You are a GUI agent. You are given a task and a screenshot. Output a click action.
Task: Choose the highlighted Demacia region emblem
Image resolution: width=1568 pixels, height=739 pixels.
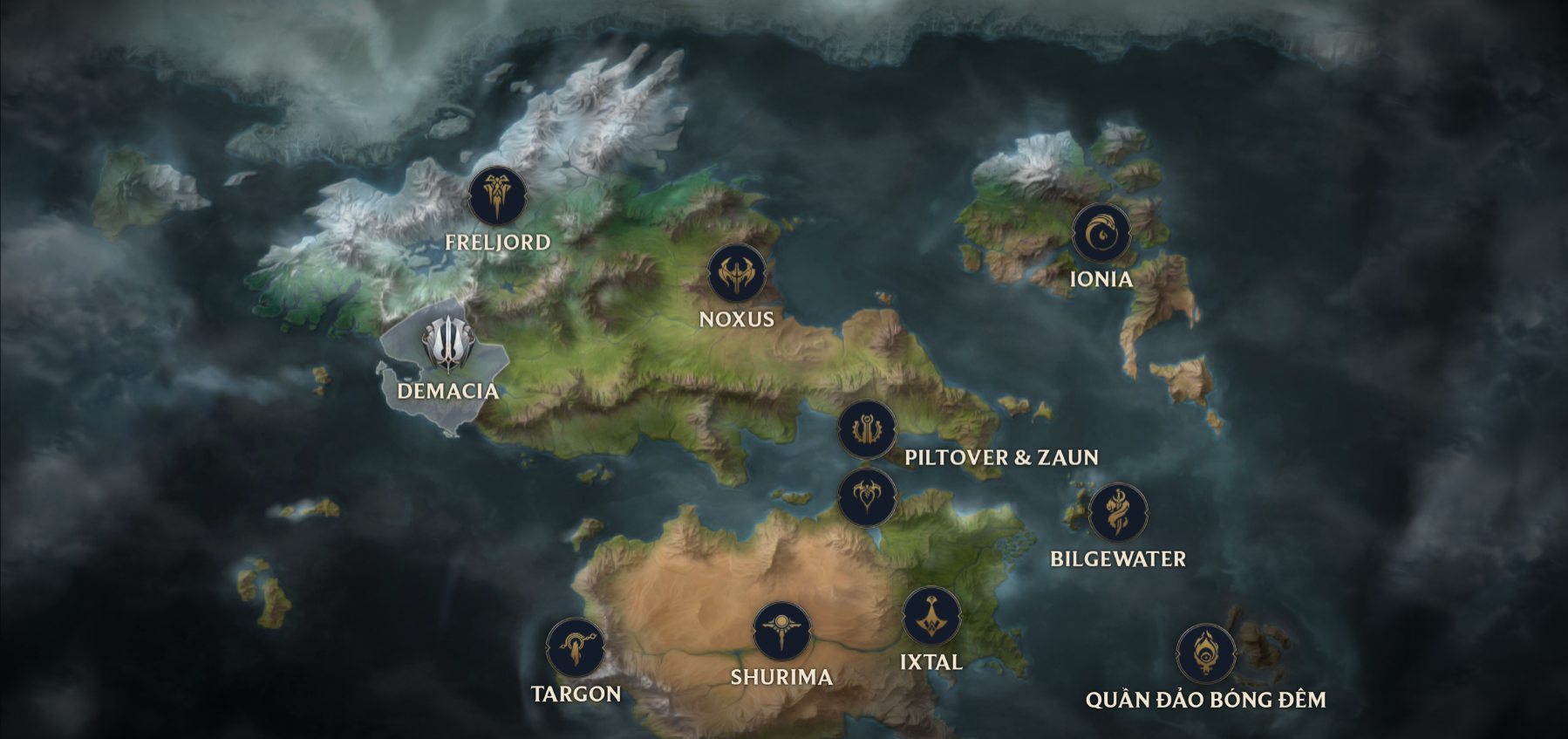[x=447, y=342]
